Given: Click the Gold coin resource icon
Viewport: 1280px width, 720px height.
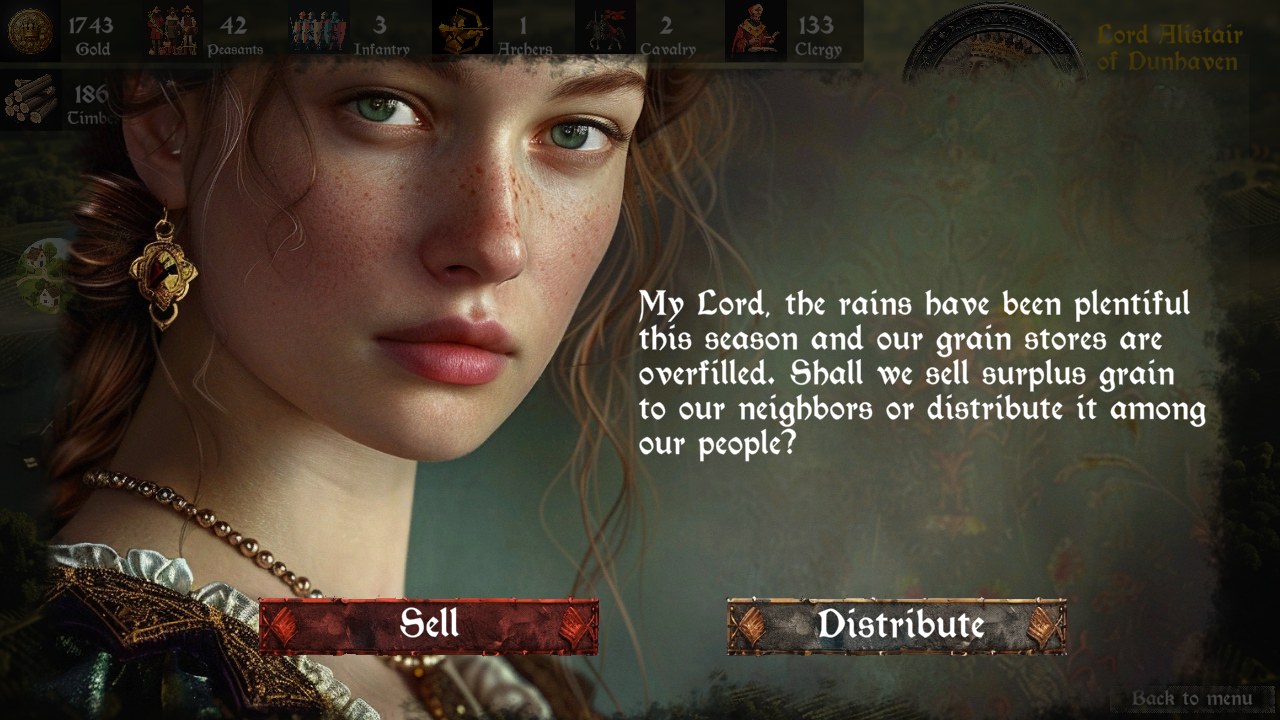Looking at the screenshot, I should click(x=30, y=30).
